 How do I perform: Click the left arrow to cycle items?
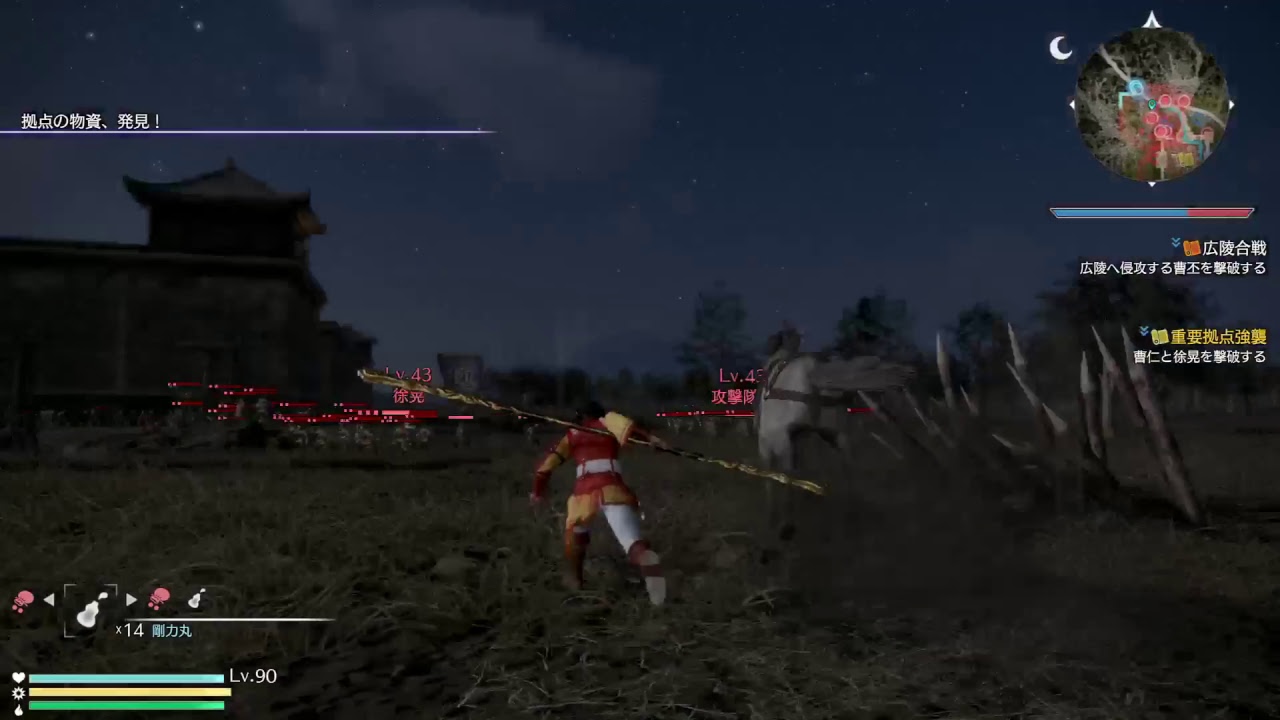[48, 600]
